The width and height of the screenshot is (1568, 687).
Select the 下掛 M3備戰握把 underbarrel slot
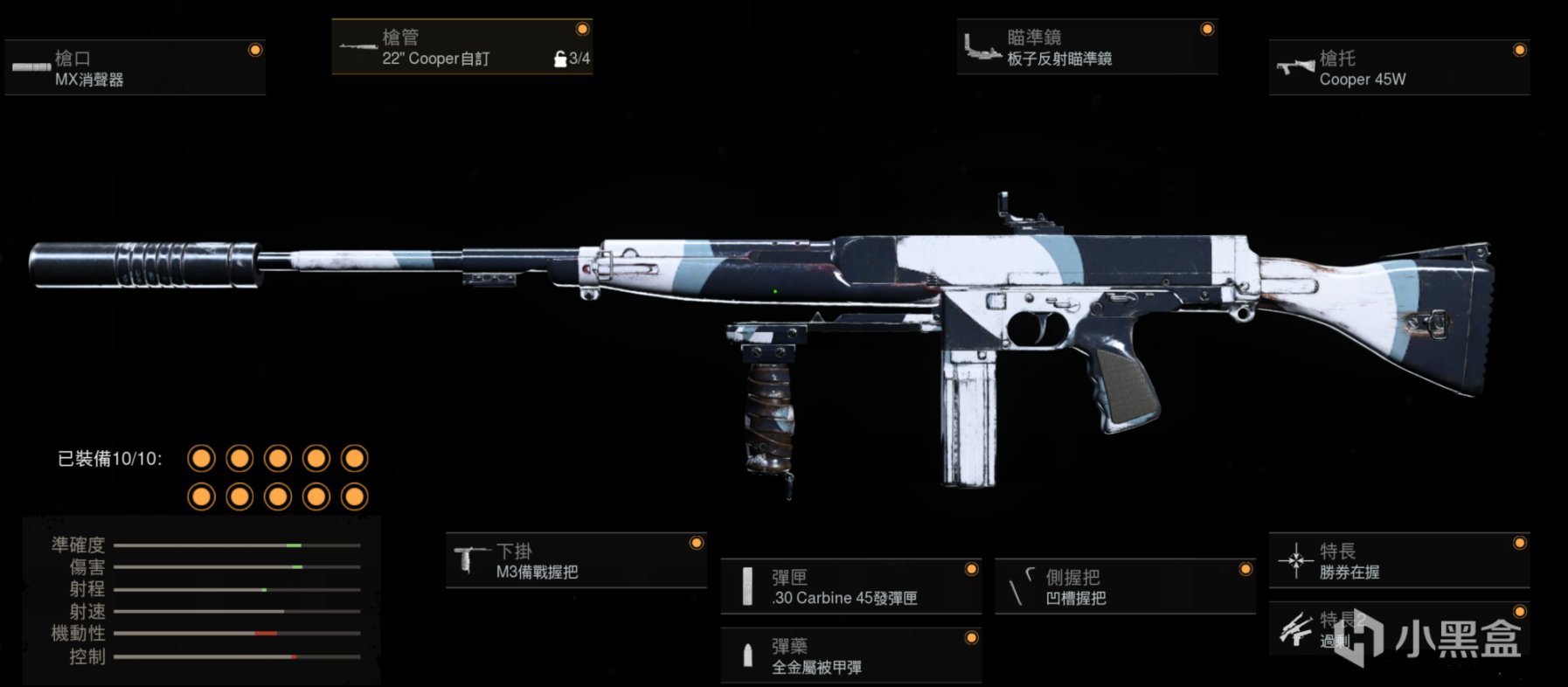pos(576,561)
